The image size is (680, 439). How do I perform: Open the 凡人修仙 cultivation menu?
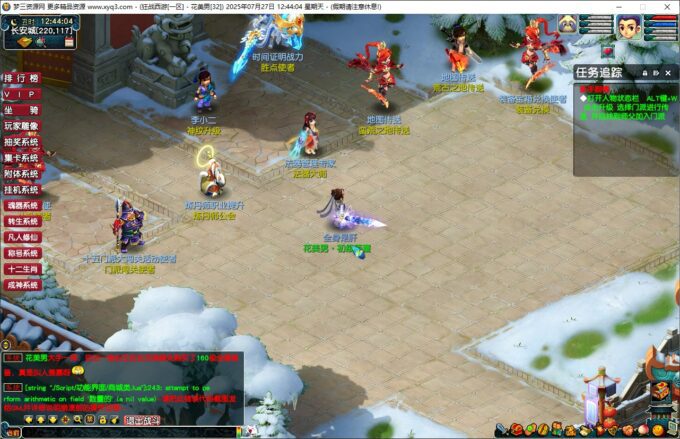coord(20,237)
